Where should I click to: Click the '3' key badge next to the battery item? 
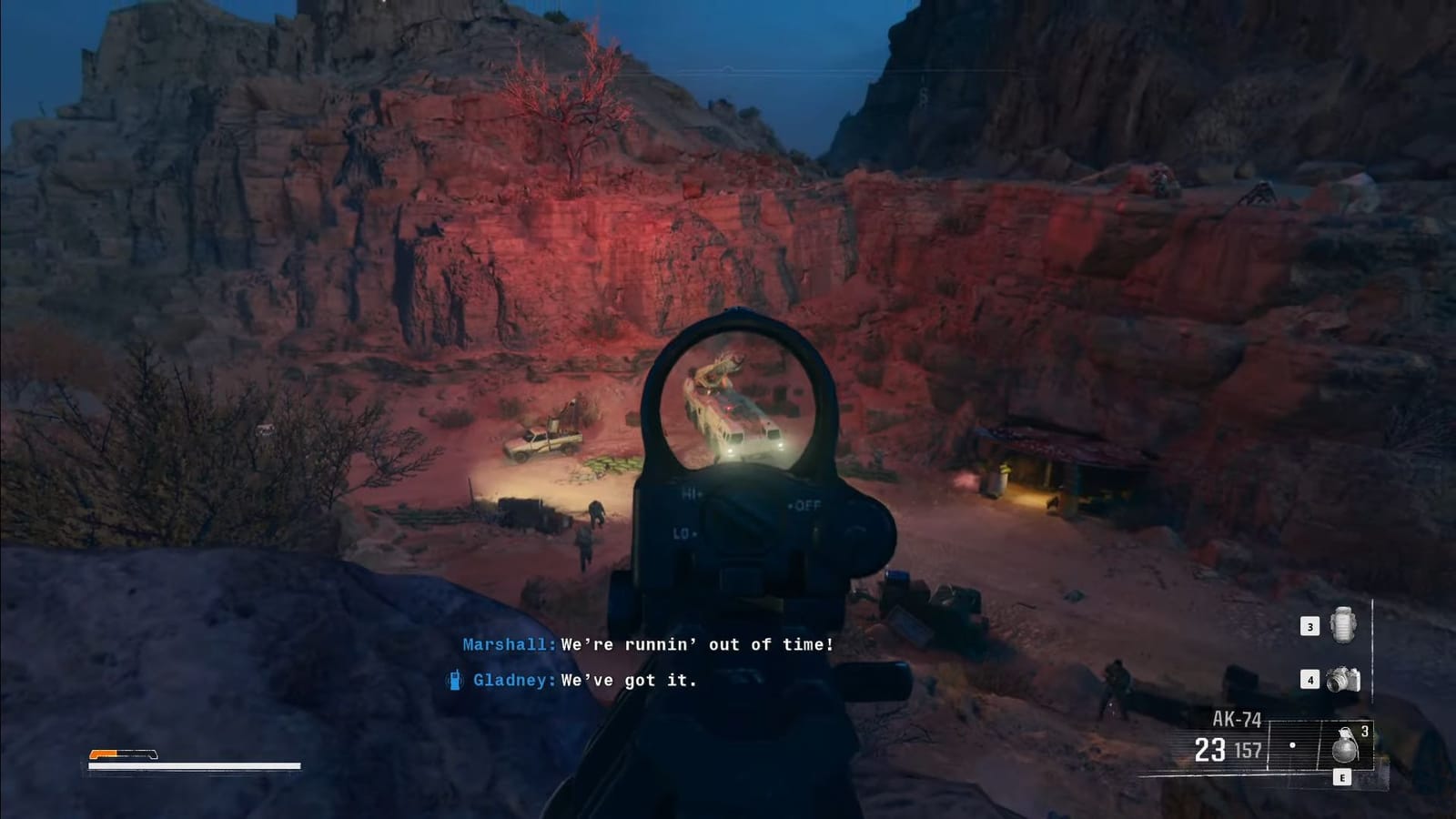click(x=1309, y=626)
